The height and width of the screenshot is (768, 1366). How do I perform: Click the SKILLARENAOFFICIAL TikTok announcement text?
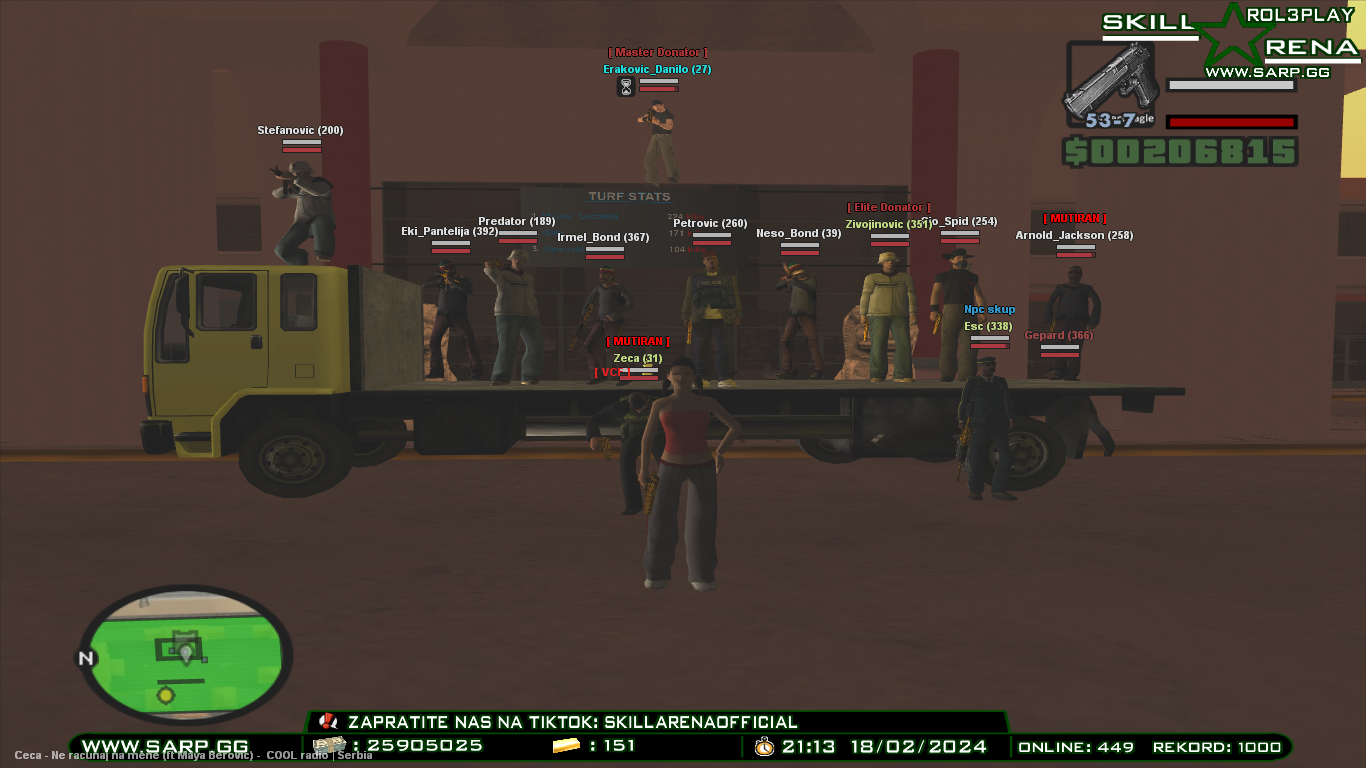(x=570, y=721)
